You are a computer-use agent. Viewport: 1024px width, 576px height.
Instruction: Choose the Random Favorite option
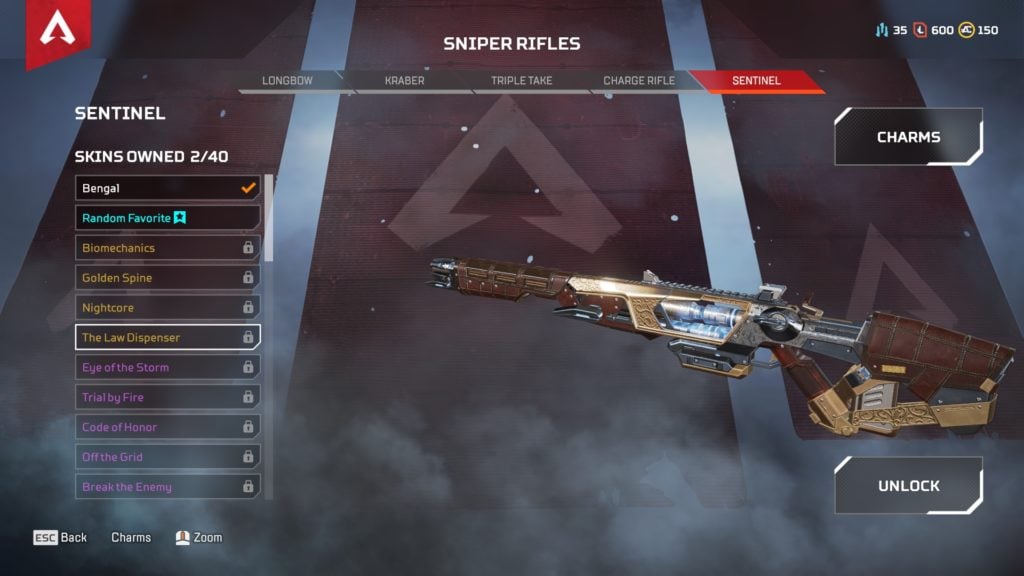(x=167, y=218)
